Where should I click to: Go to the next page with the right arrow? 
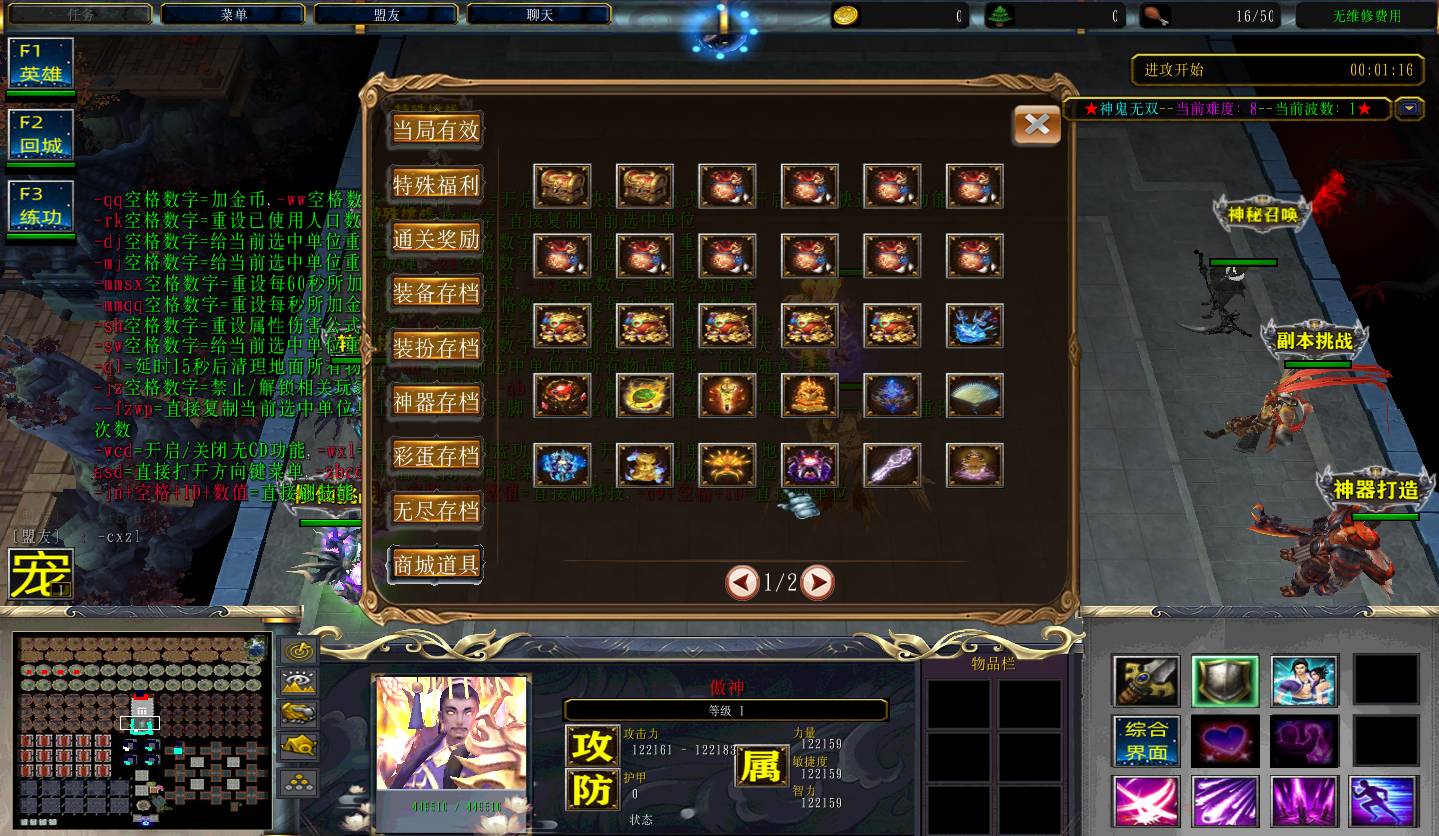[817, 582]
